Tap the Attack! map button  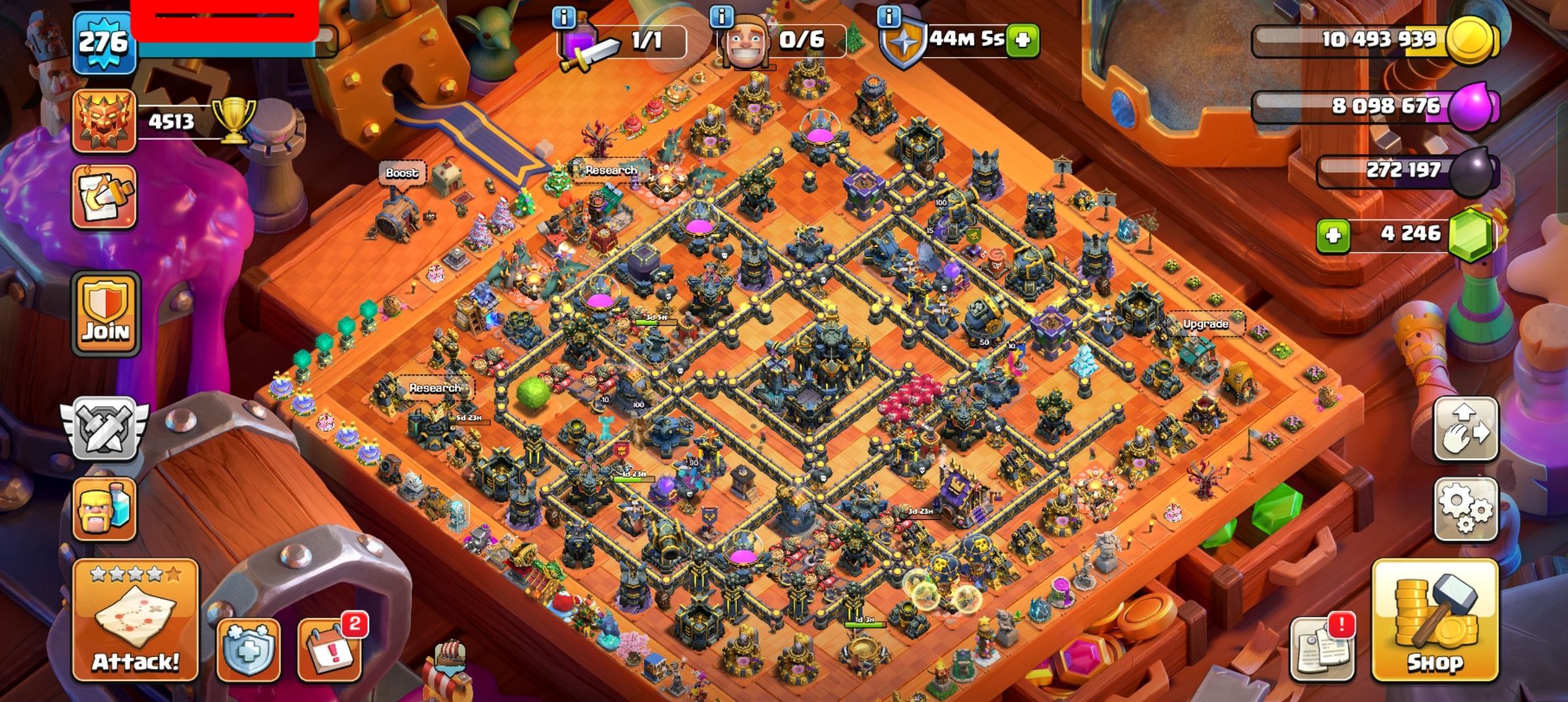click(135, 620)
